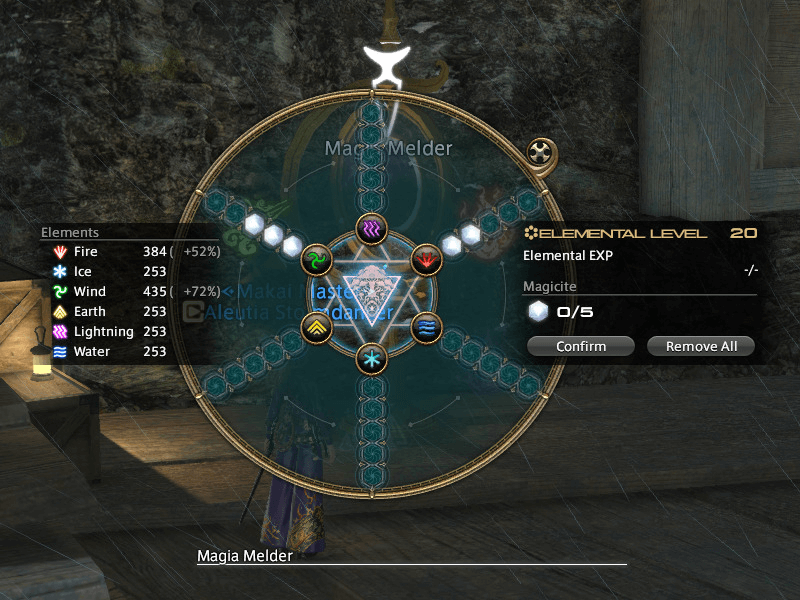Select the ice element node
The width and height of the screenshot is (800, 600).
pos(371,357)
